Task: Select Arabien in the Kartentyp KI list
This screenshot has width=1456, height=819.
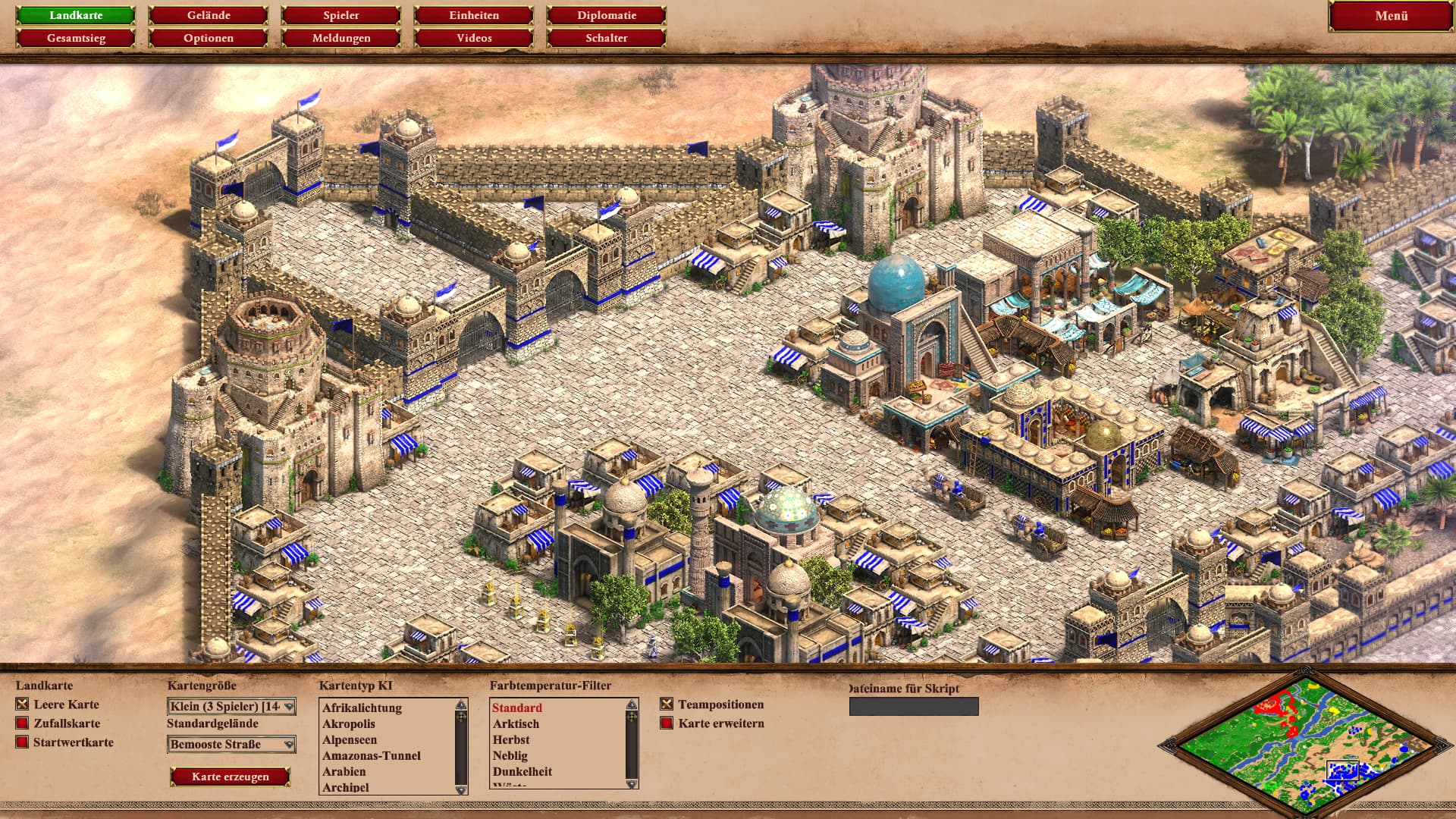Action: (x=344, y=771)
